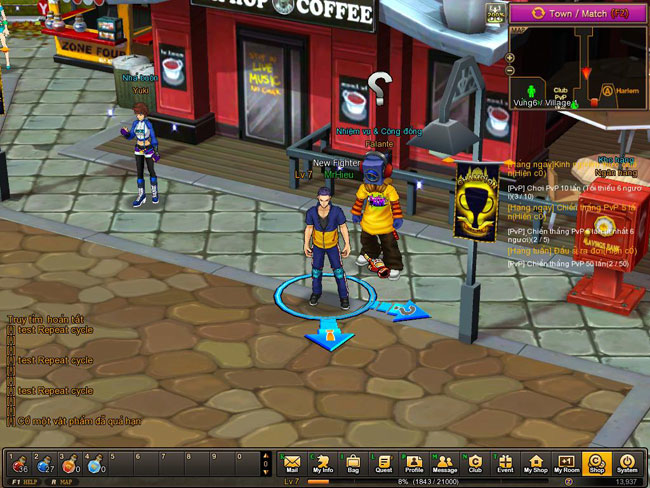Go to My Room
650x488 pixels.
[x=566, y=464]
